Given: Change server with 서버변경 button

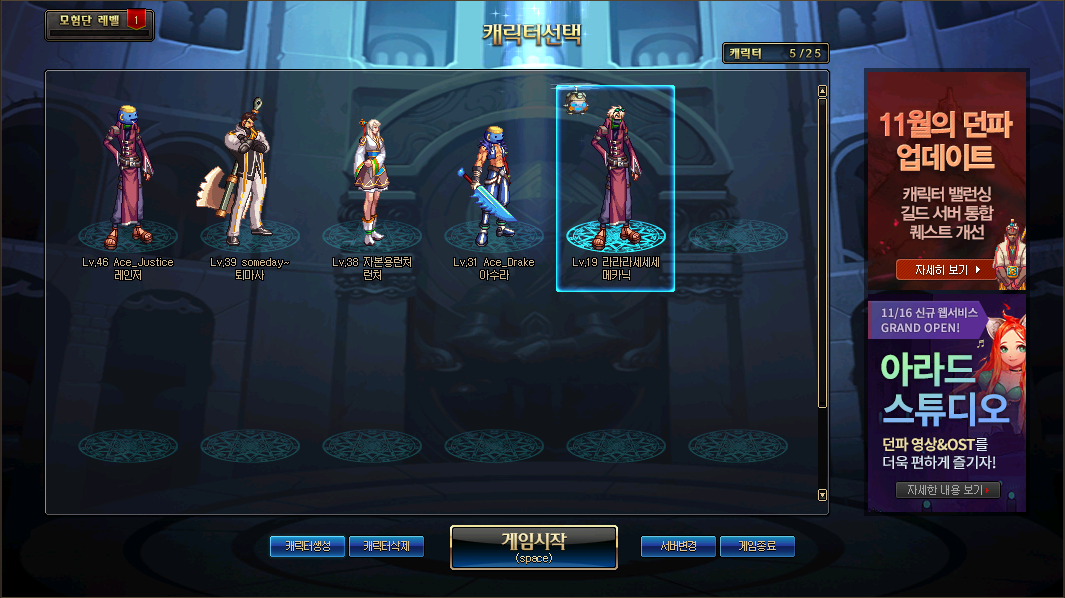Looking at the screenshot, I should click(678, 546).
